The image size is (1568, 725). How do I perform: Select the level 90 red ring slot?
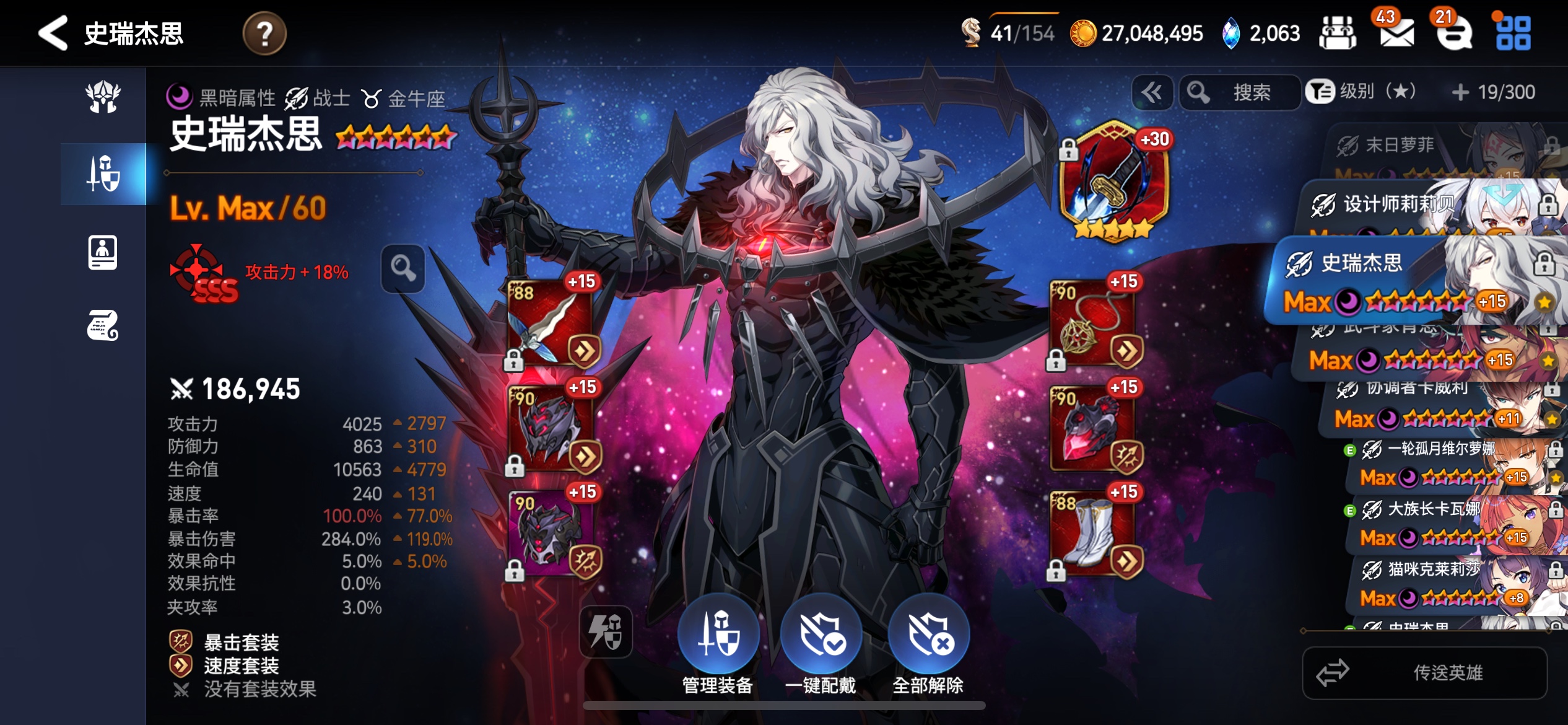coord(1092,429)
